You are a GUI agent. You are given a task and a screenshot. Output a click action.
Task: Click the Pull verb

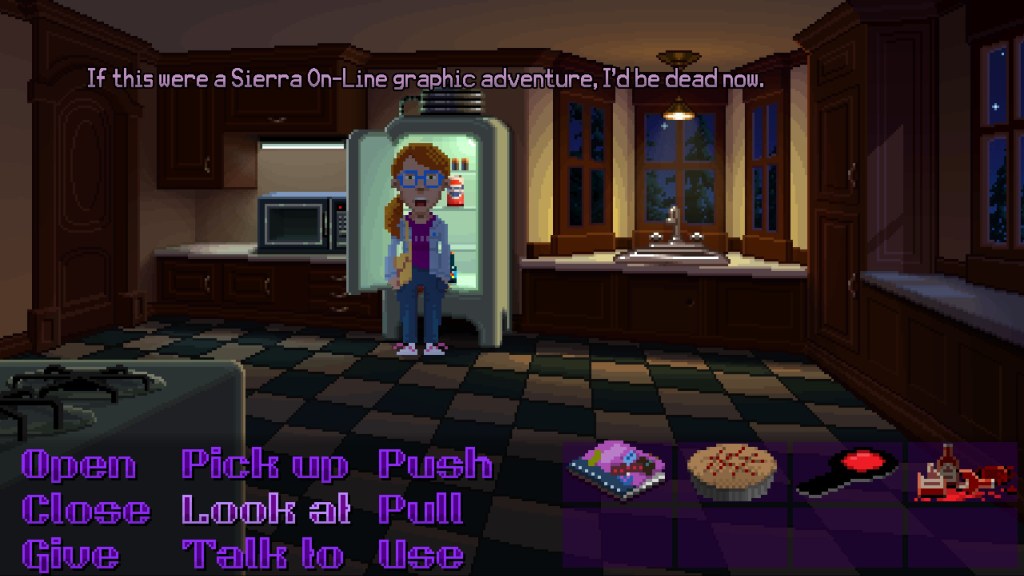coord(420,510)
